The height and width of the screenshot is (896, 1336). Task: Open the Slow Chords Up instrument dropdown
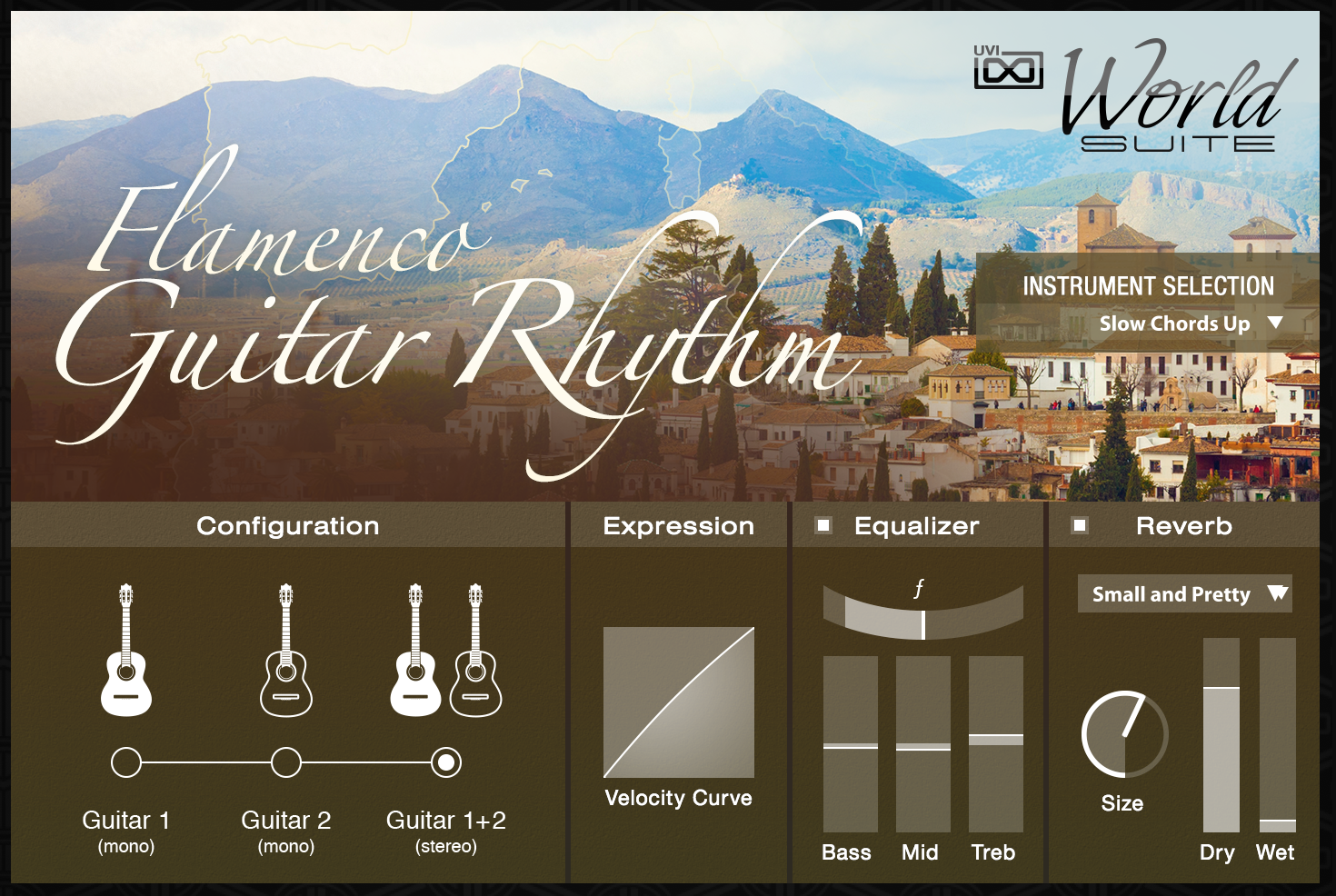coord(1189,324)
